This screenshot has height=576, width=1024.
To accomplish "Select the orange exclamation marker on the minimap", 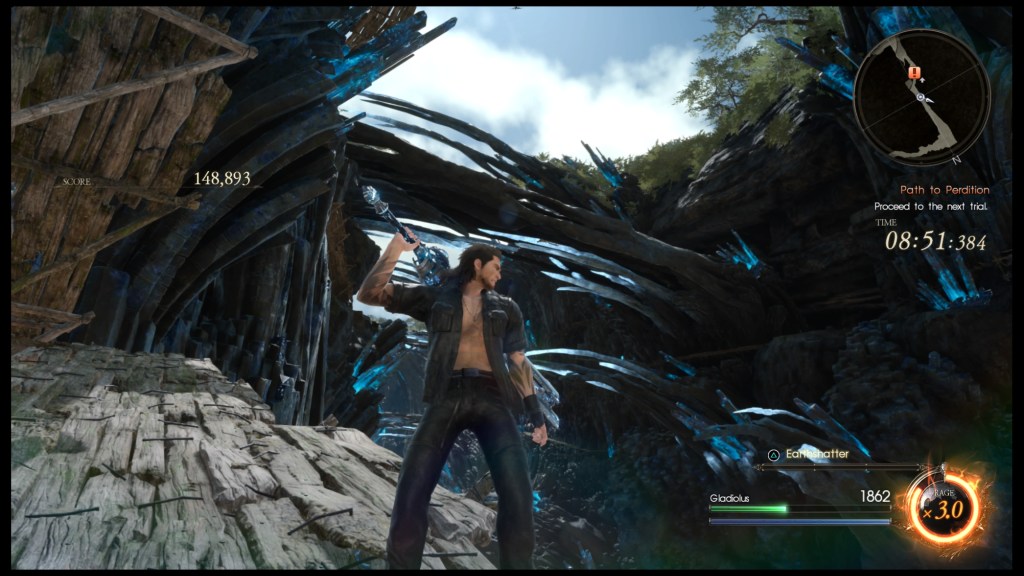I will click(x=913, y=73).
